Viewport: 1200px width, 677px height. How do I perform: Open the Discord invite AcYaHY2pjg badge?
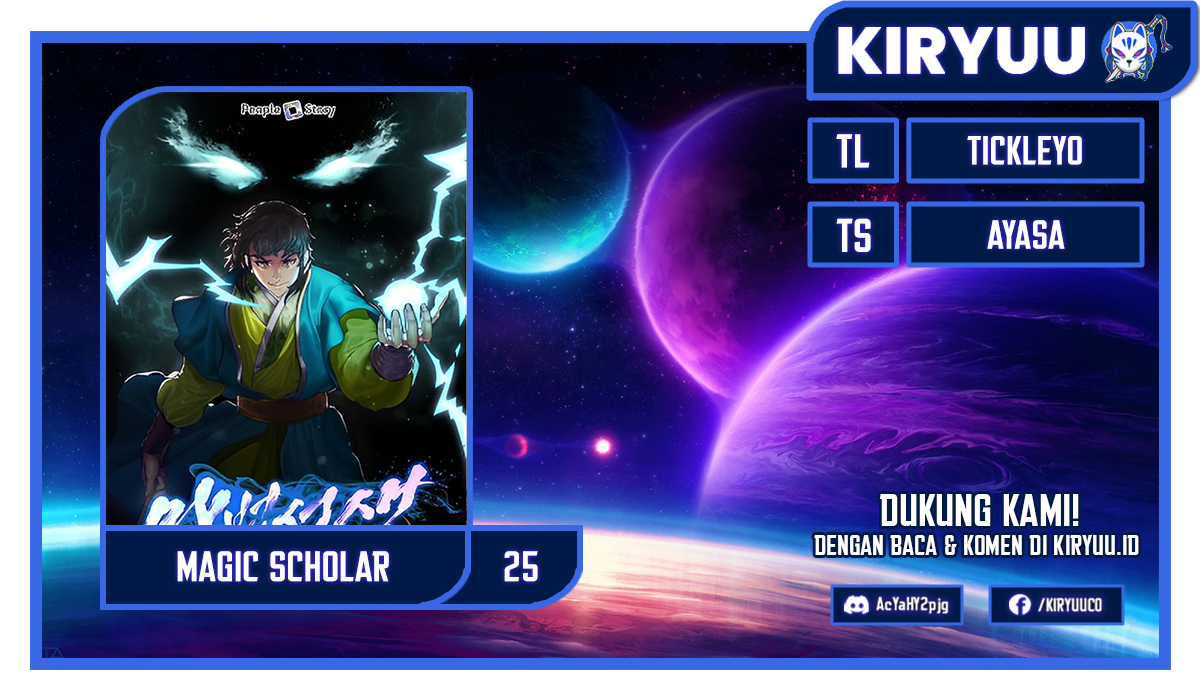[x=897, y=605]
